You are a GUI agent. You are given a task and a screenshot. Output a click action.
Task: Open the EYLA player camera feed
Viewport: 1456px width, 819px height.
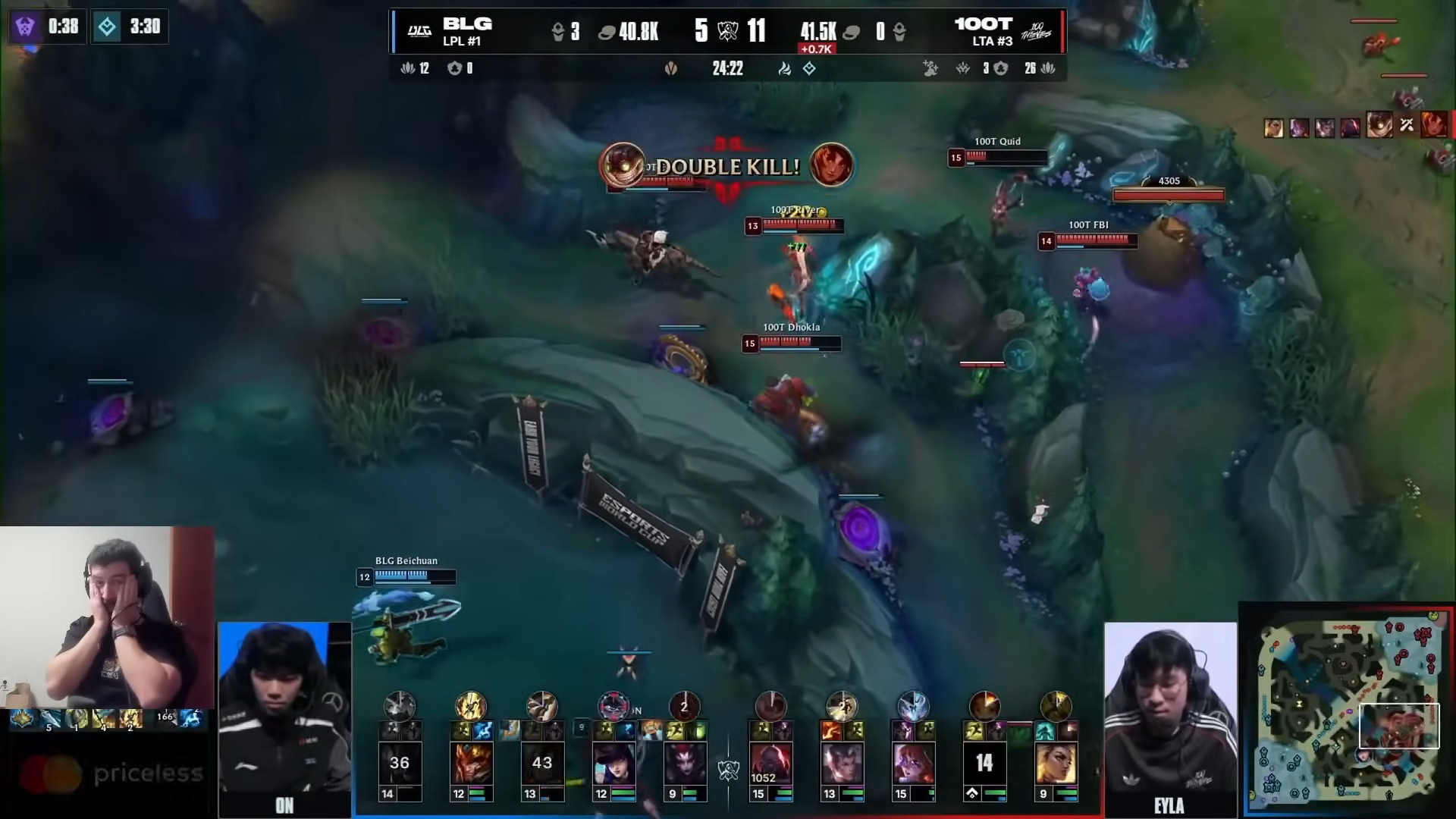1169,717
